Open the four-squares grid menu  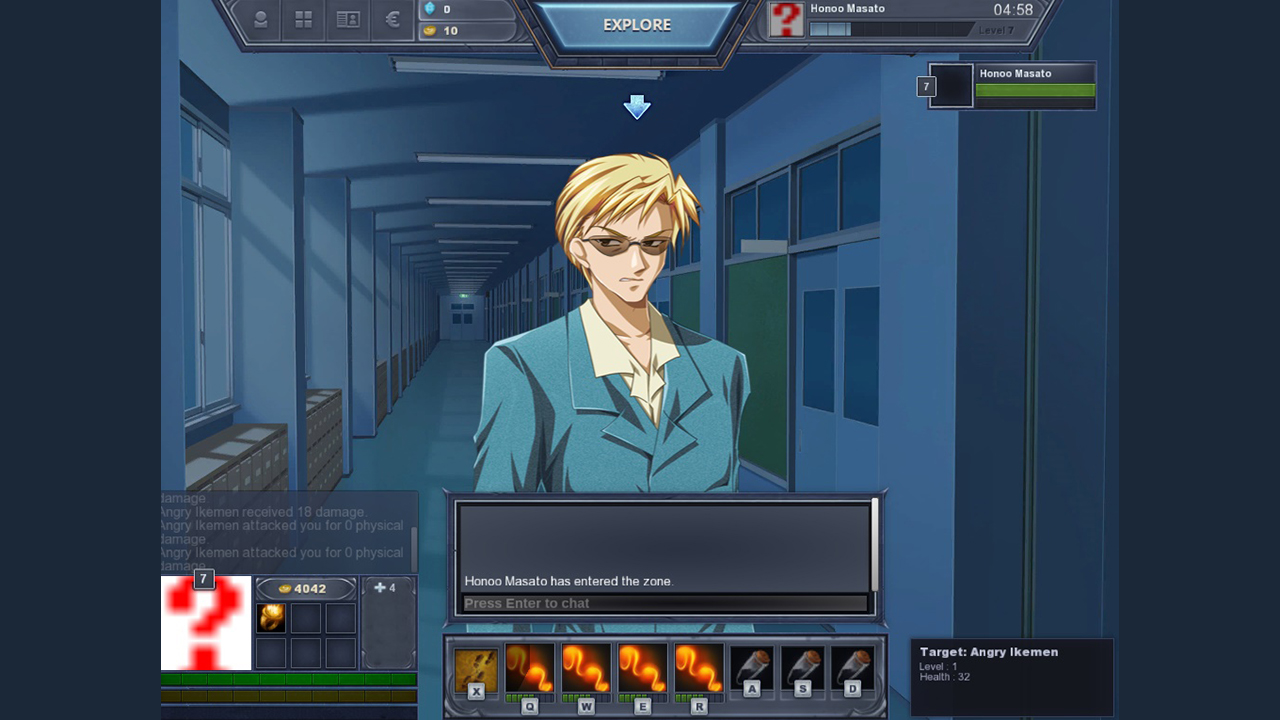tap(304, 20)
